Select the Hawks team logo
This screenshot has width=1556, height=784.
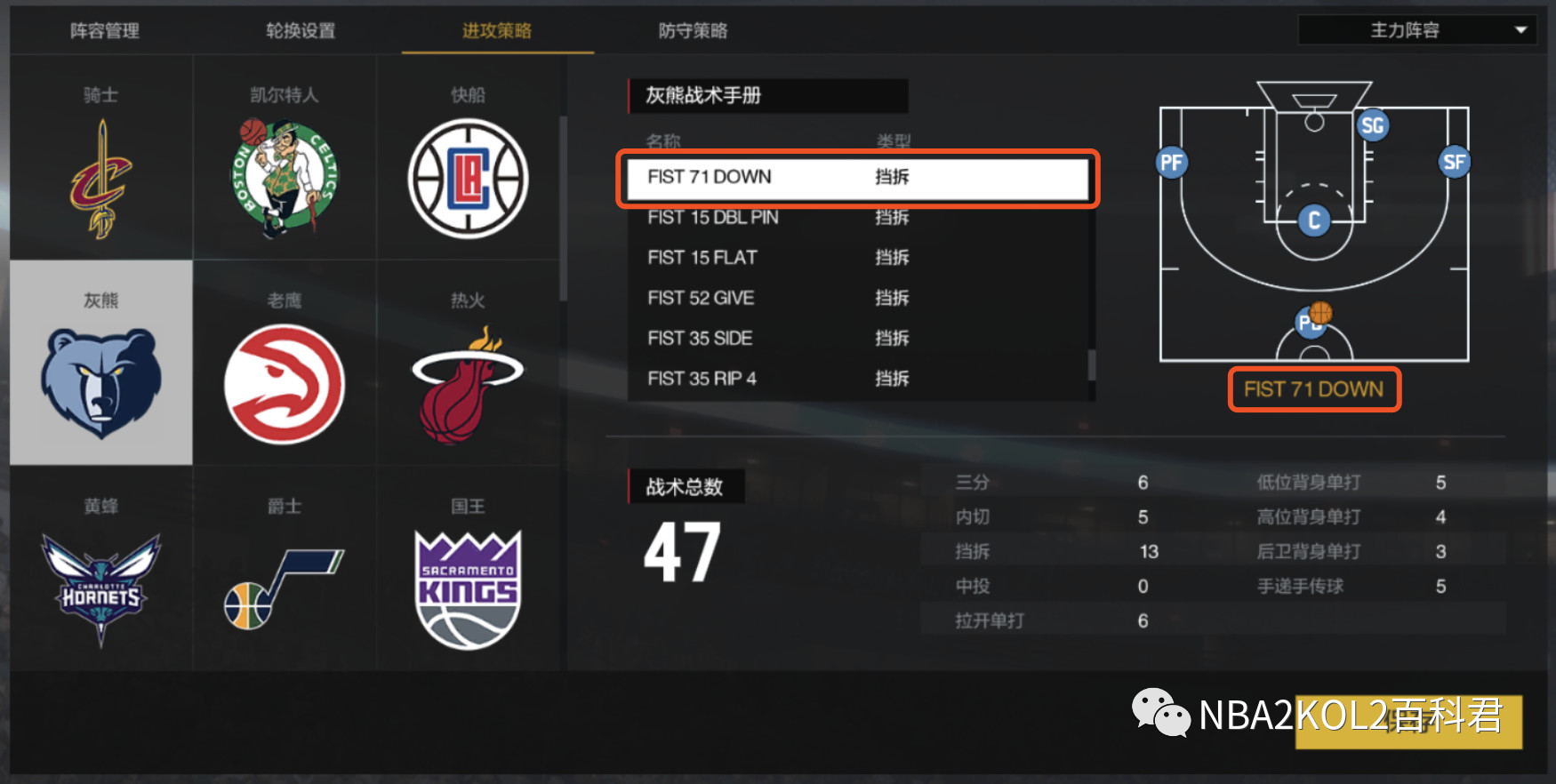(283, 382)
